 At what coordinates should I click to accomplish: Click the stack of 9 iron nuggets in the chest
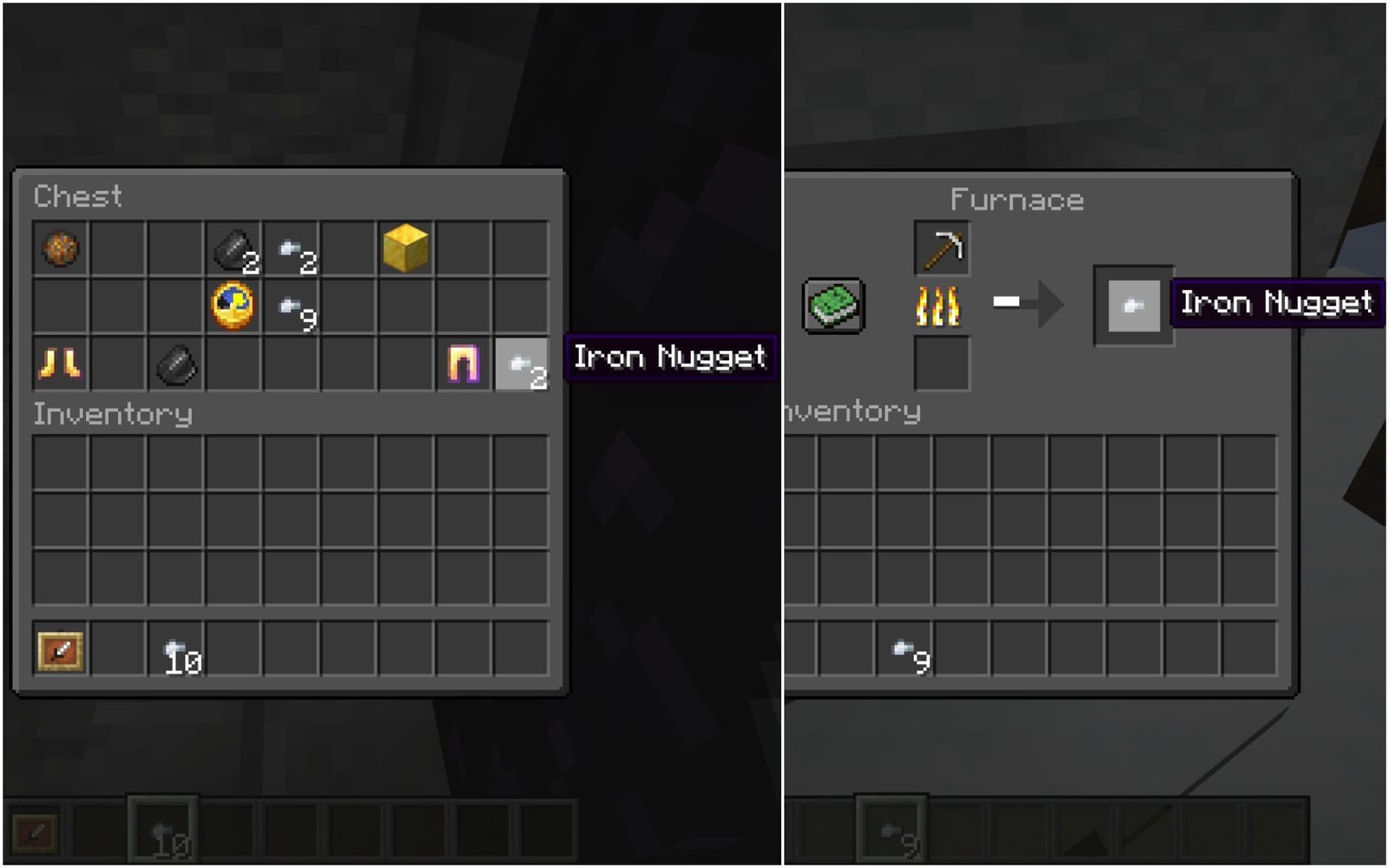pyautogui.click(x=290, y=307)
